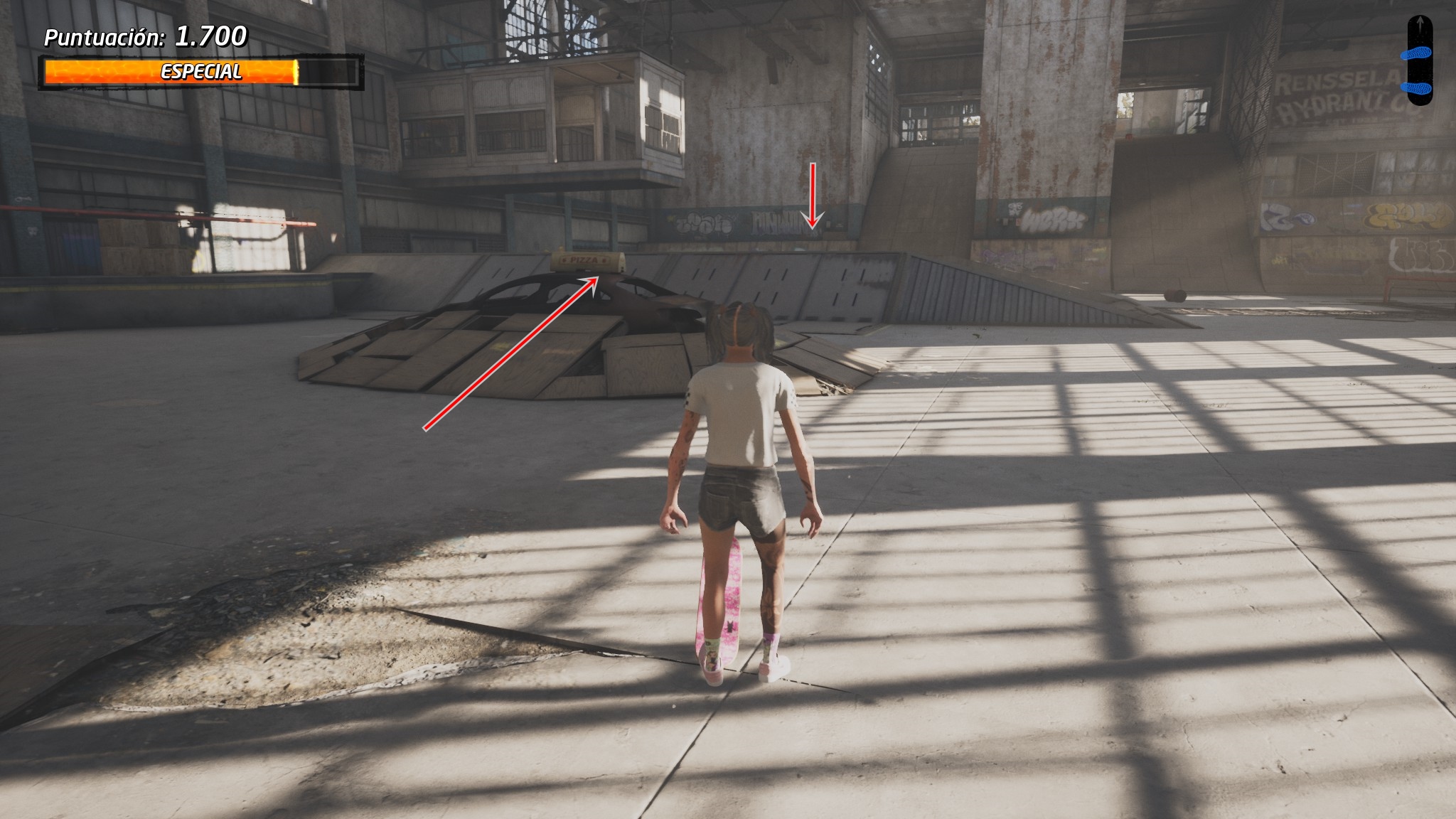Screen dimensions: 1456x819
Task: Click the skateboard stance indicator icon
Action: pos(1419,60)
